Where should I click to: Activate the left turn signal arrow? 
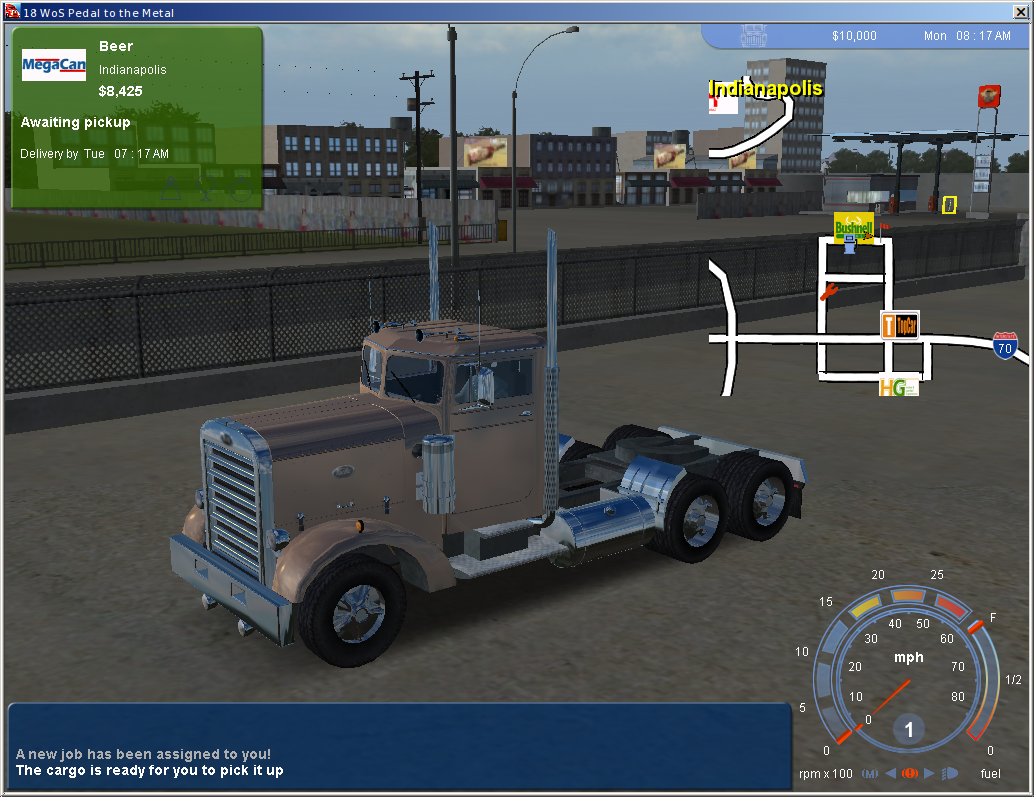coord(890,773)
